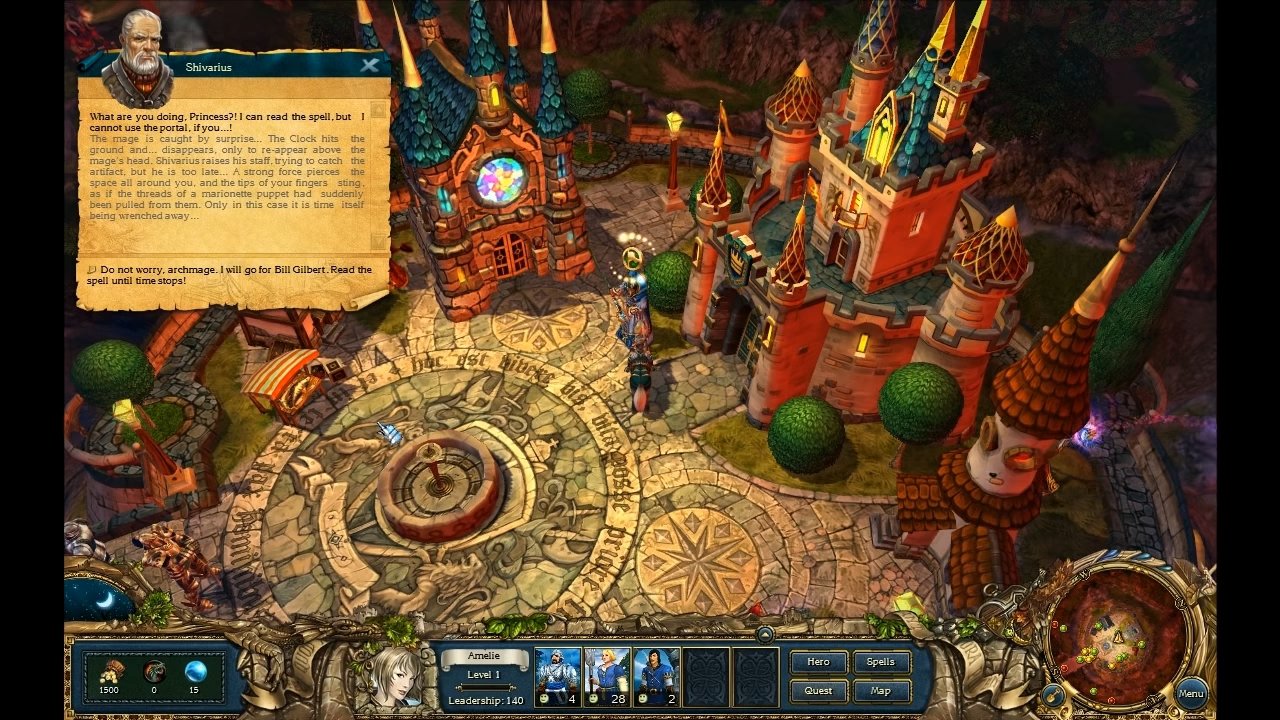The height and width of the screenshot is (720, 1280).
Task: Open the Map view
Action: tap(881, 691)
